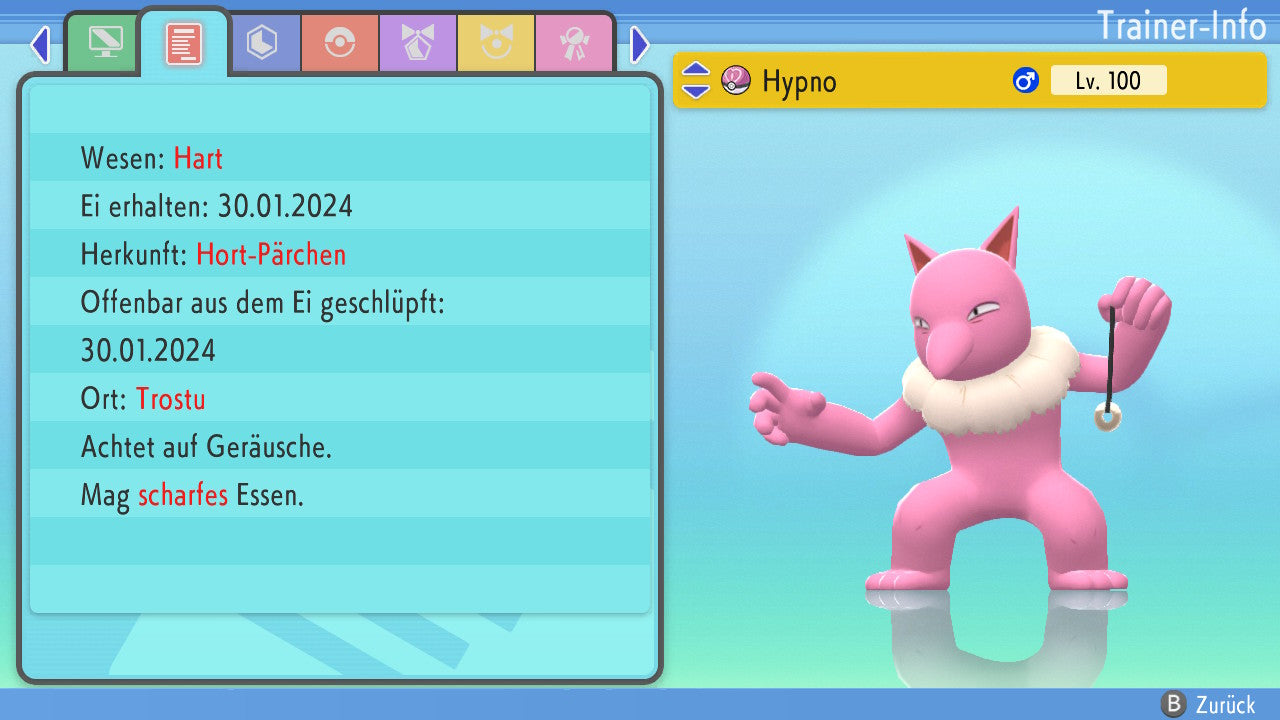Select the red trainer memo tab

click(x=183, y=43)
